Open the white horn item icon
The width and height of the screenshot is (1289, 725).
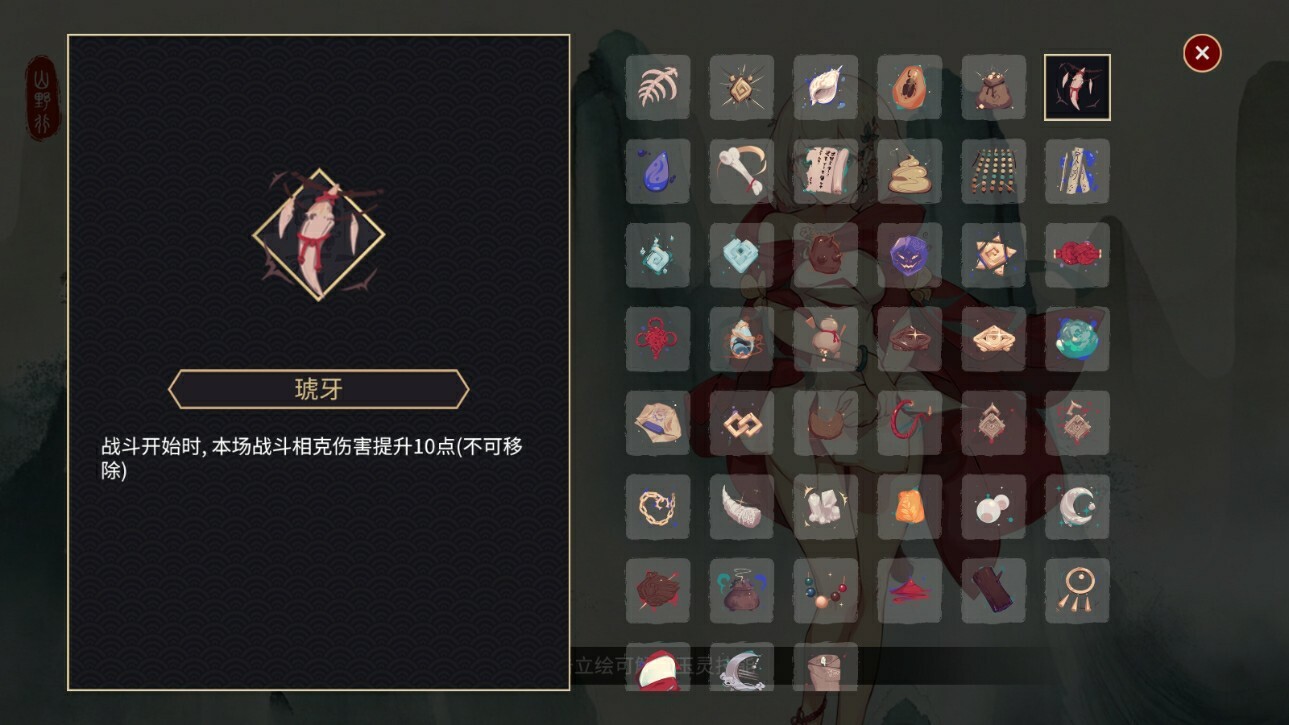[x=742, y=507]
